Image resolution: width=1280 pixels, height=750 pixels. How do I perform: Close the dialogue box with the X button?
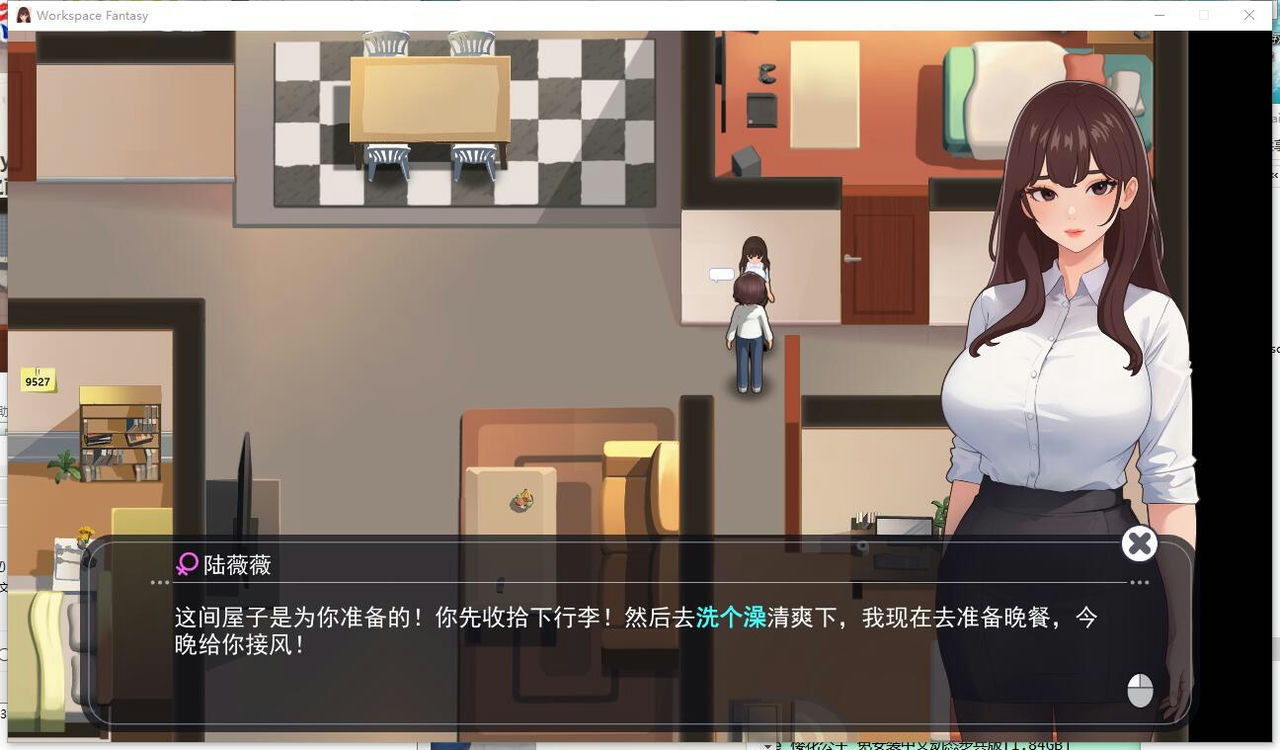pyautogui.click(x=1139, y=543)
